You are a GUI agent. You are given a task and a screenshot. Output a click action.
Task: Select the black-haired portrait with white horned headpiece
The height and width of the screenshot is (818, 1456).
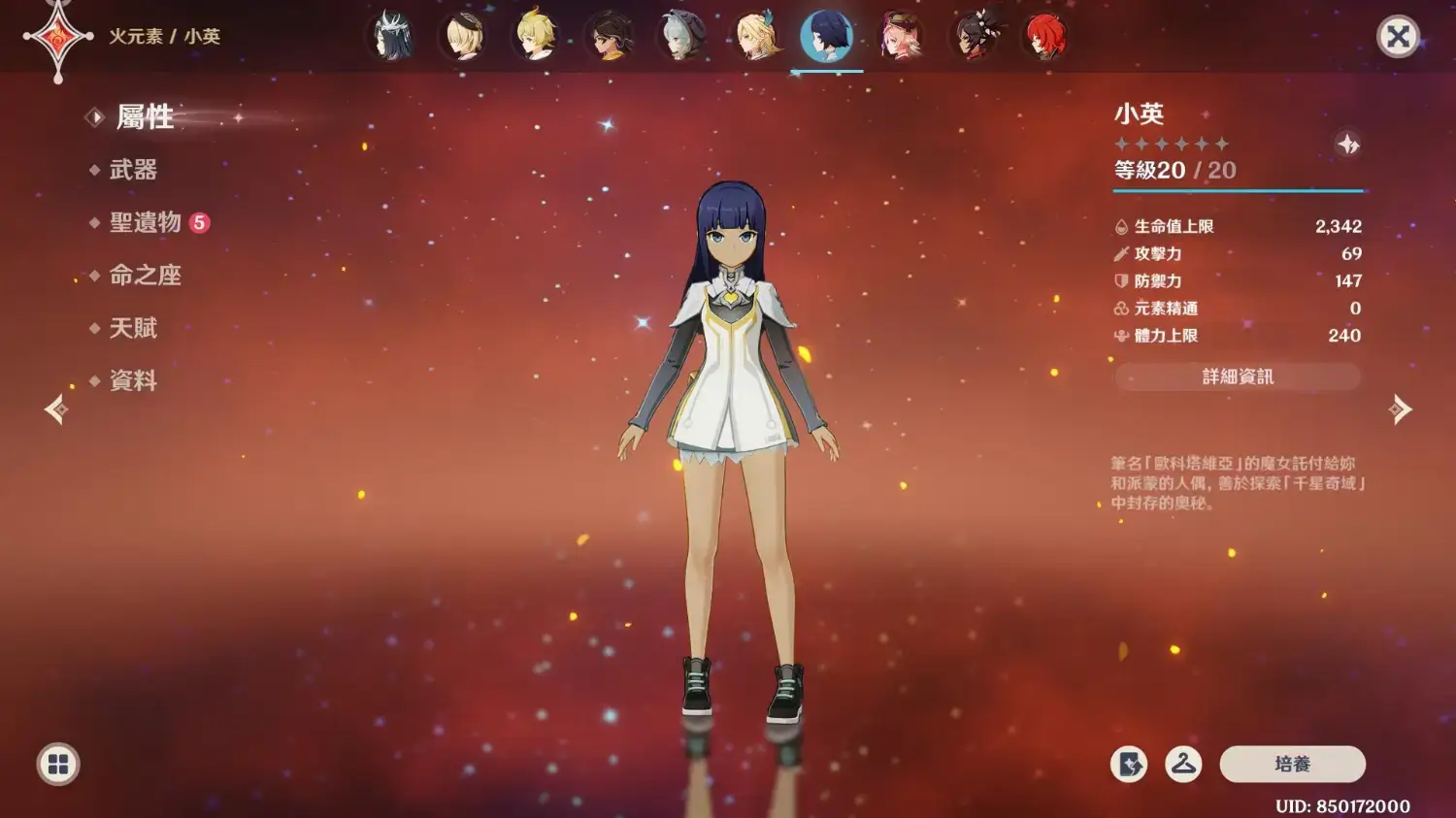(x=392, y=37)
